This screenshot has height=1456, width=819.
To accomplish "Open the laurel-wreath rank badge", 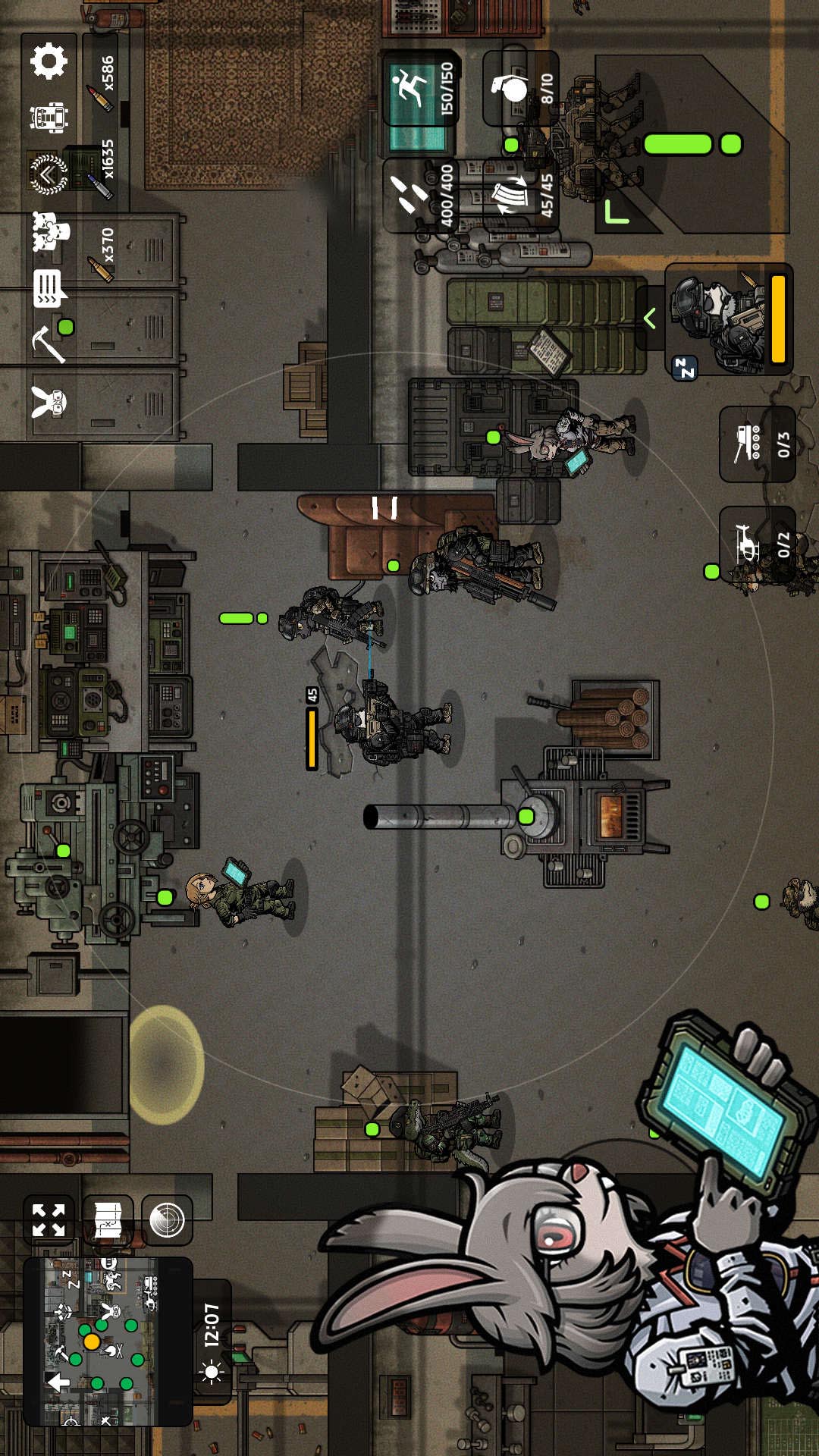I will pos(49,174).
